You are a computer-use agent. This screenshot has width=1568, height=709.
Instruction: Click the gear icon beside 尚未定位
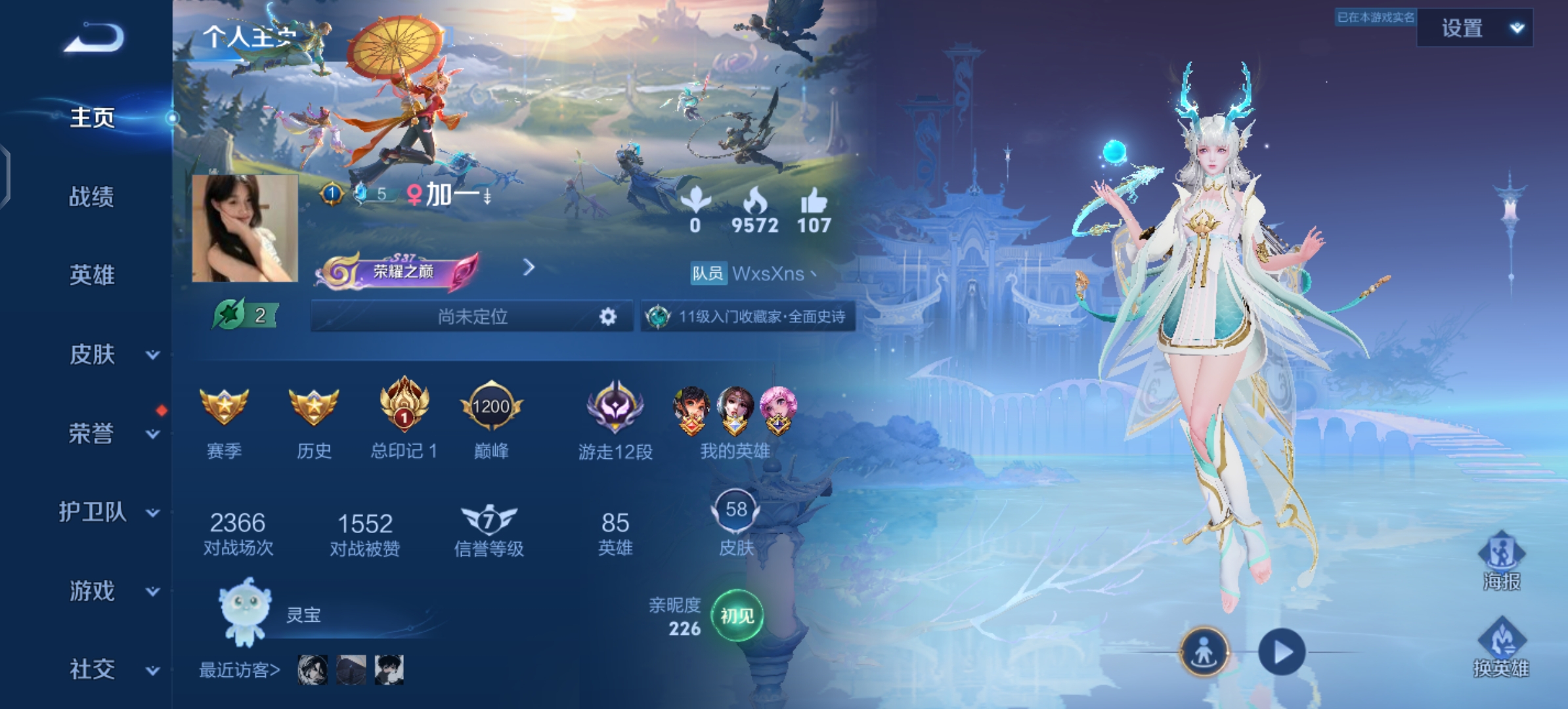[x=608, y=317]
